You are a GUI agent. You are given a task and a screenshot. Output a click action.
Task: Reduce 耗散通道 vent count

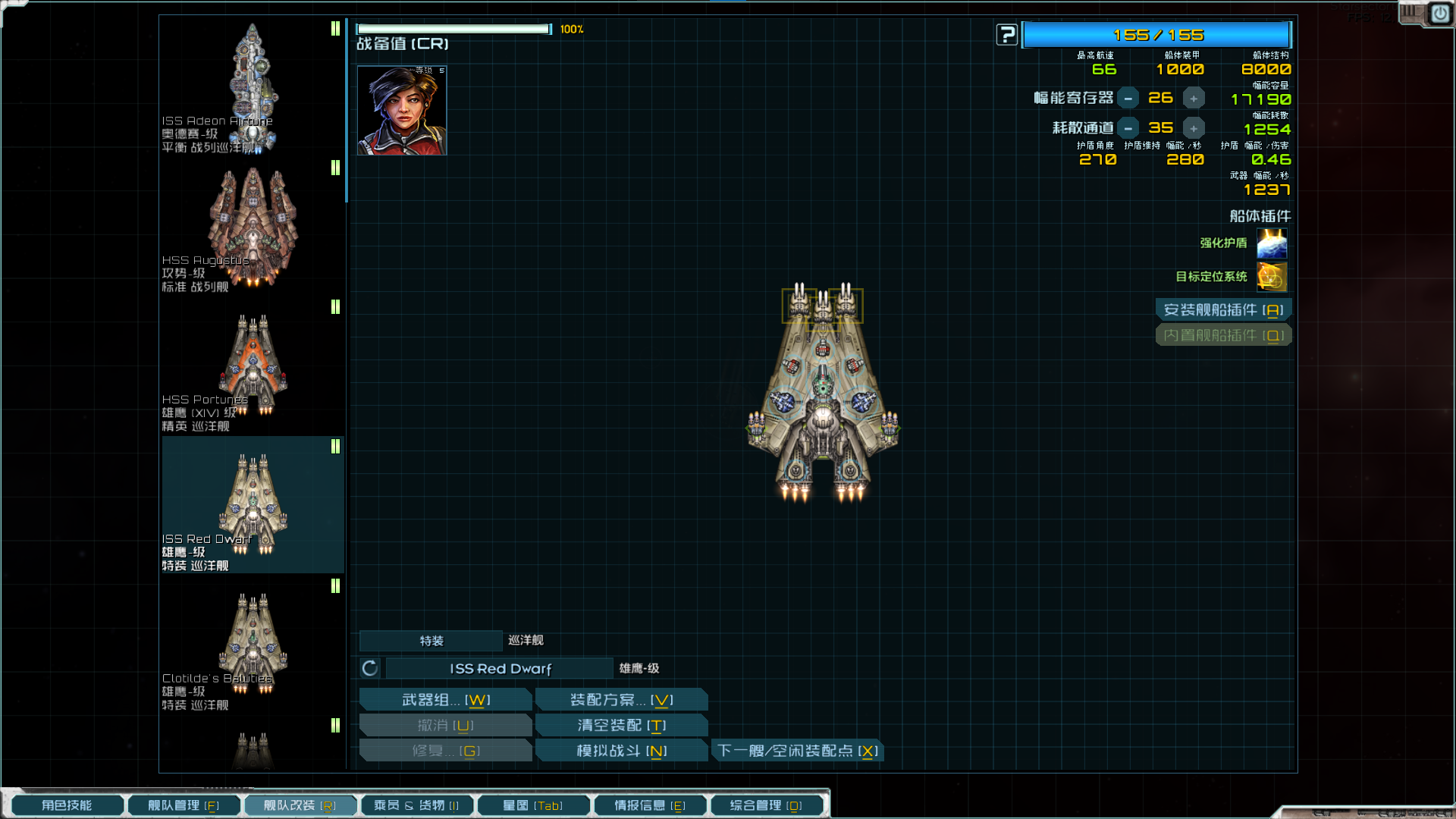[x=1128, y=128]
